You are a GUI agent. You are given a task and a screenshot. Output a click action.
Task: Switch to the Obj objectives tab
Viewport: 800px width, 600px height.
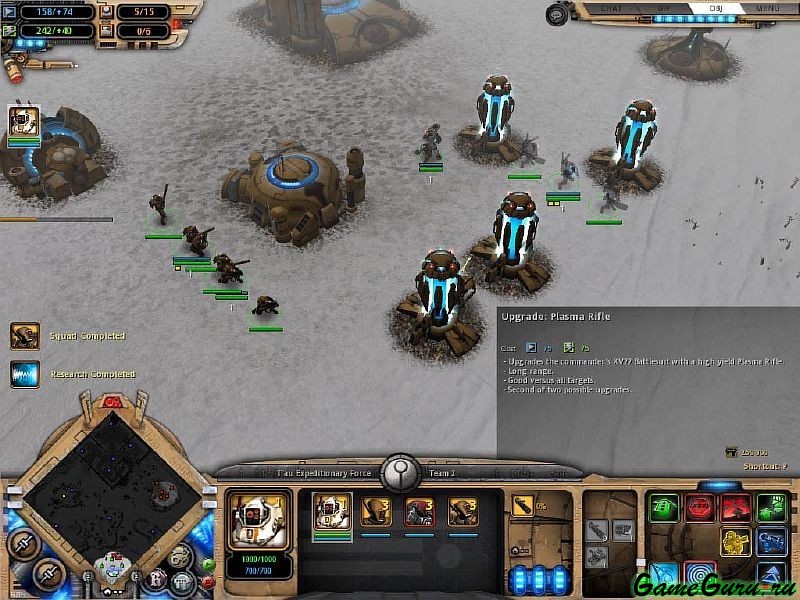click(716, 8)
